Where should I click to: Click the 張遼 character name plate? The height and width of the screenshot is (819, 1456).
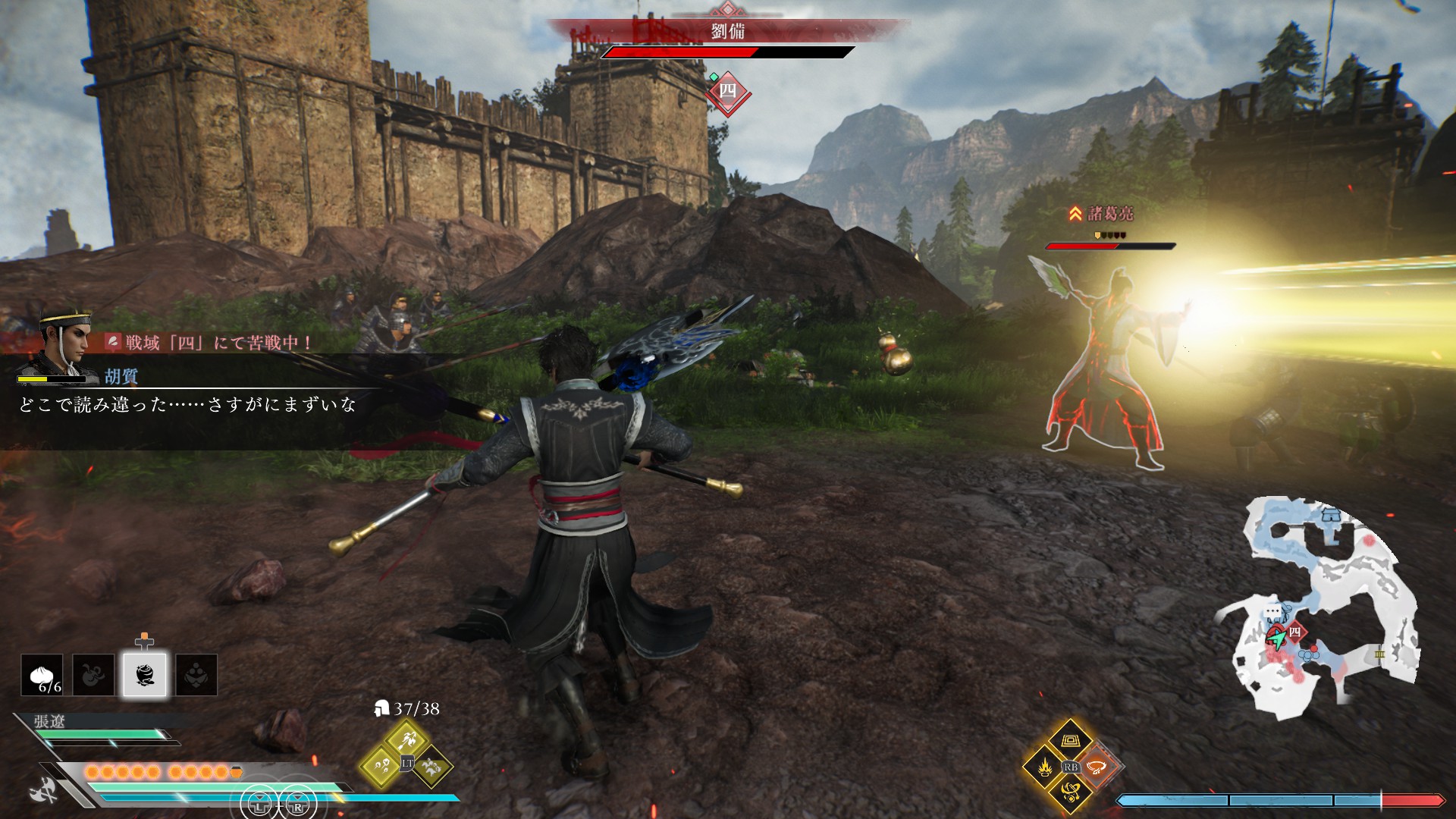tap(50, 721)
